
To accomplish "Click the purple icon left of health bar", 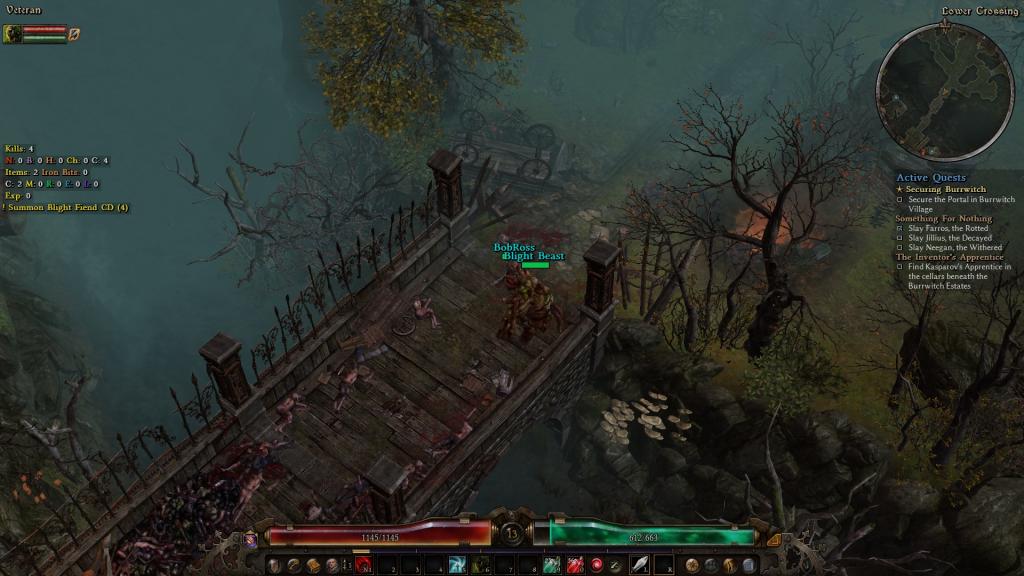I will pyautogui.click(x=251, y=539).
